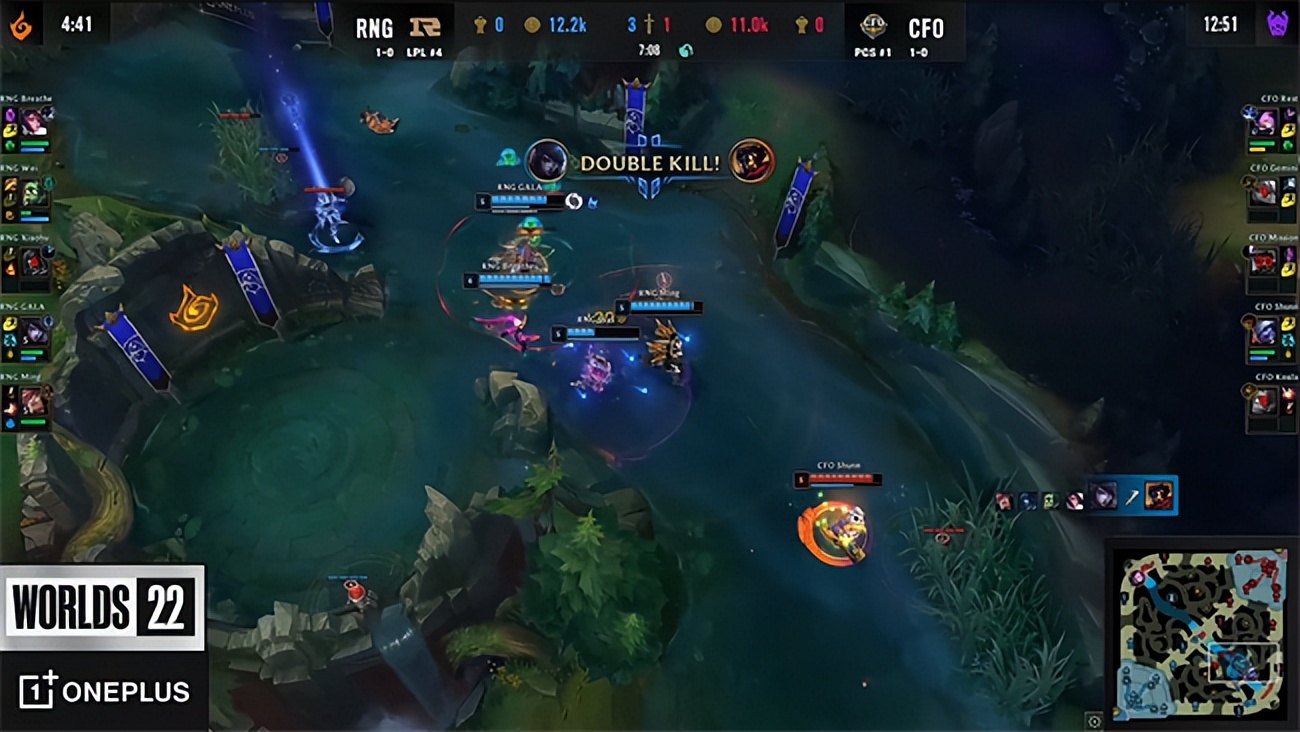The width and height of the screenshot is (1300, 732).
Task: Click the highlighted Miss Fortune kill thumbnail
Action: 1157,496
